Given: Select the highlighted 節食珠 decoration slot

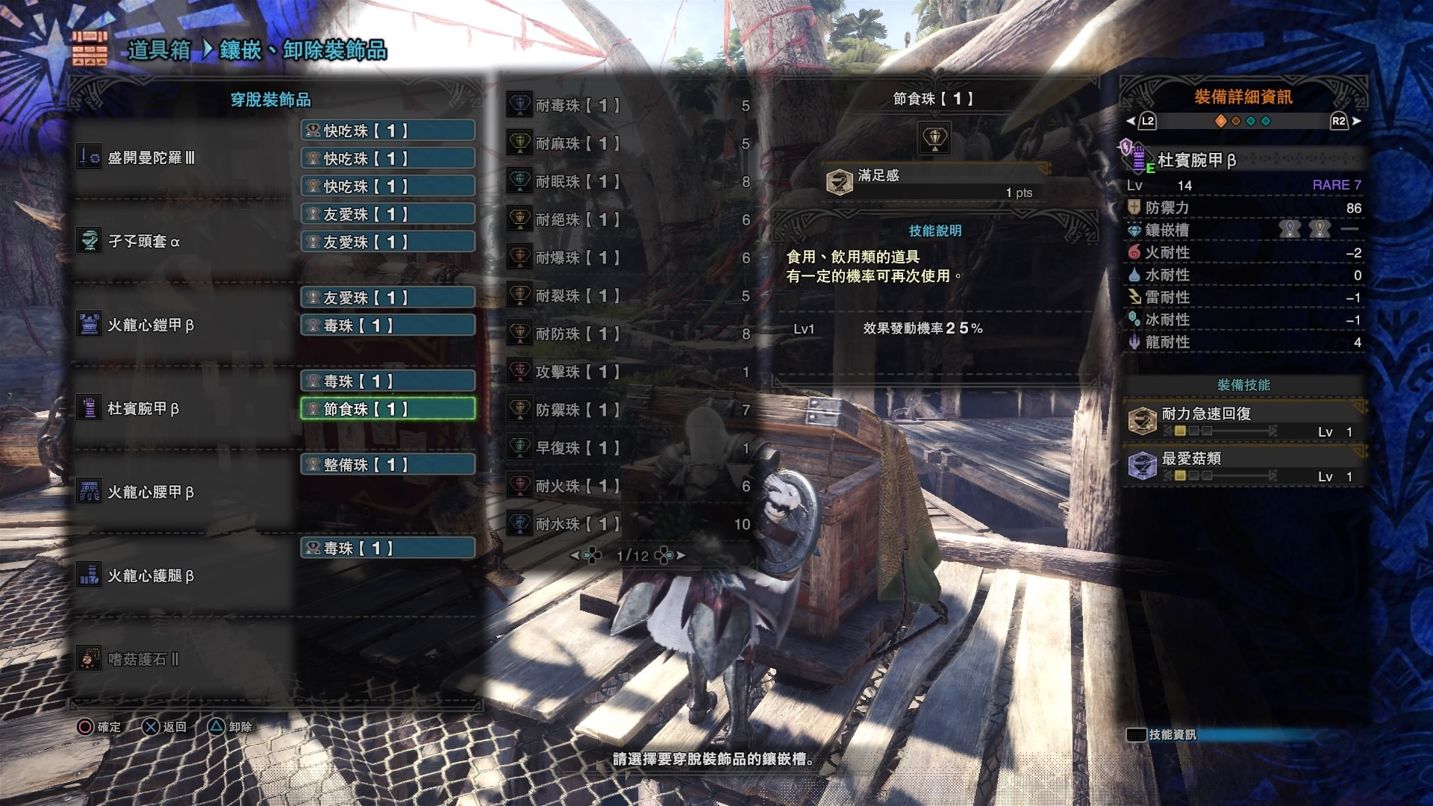Looking at the screenshot, I should tap(387, 409).
